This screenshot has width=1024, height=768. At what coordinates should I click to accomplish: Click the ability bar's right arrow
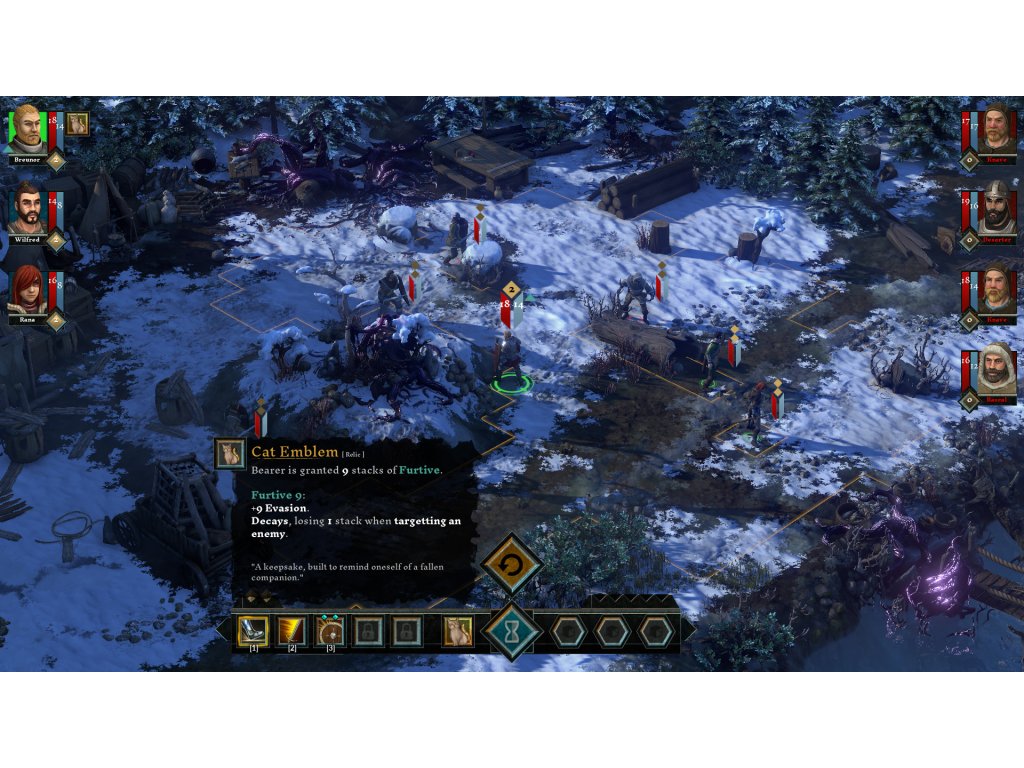coord(690,630)
